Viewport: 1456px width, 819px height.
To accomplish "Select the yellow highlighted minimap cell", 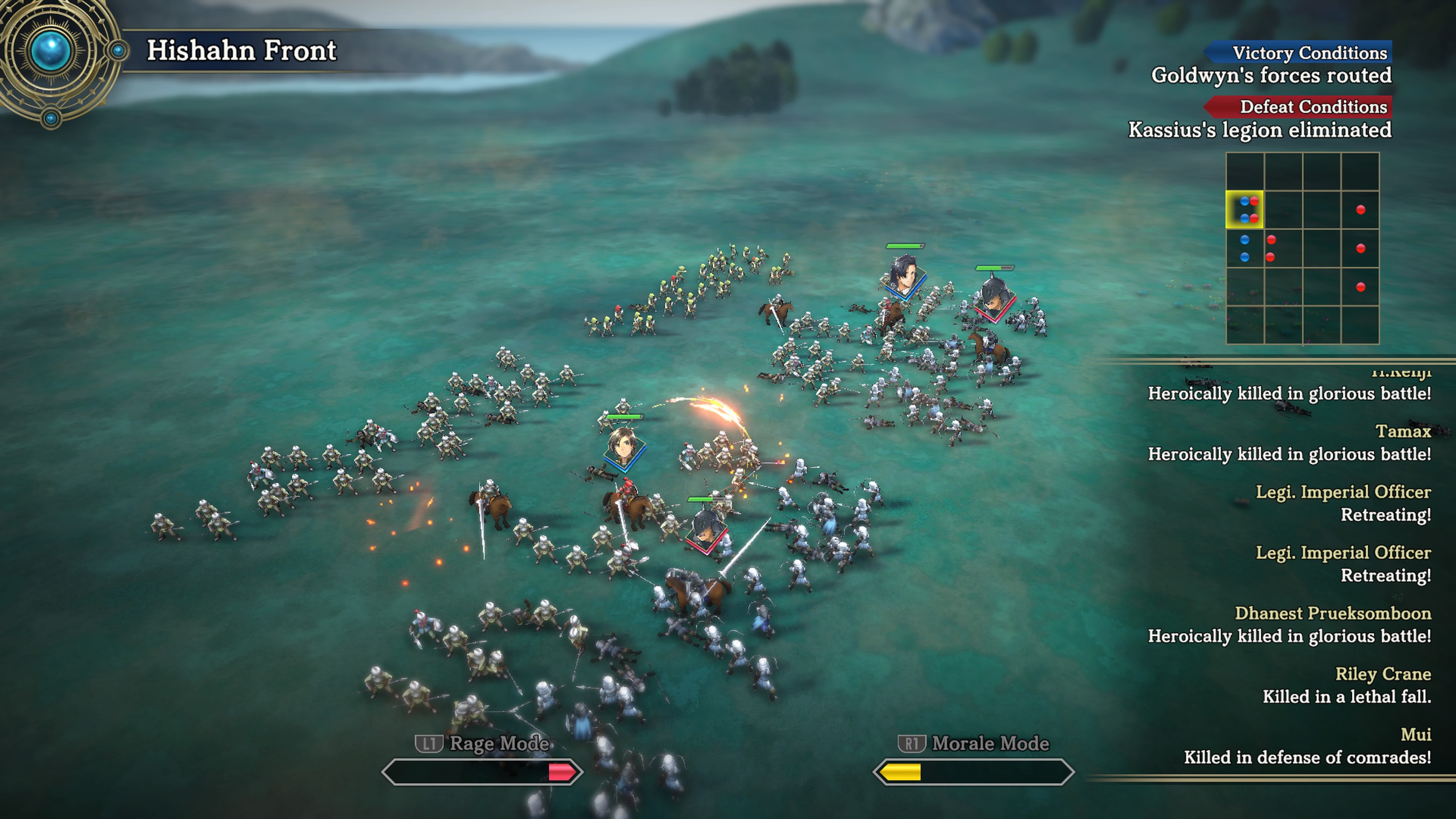I will (1244, 210).
